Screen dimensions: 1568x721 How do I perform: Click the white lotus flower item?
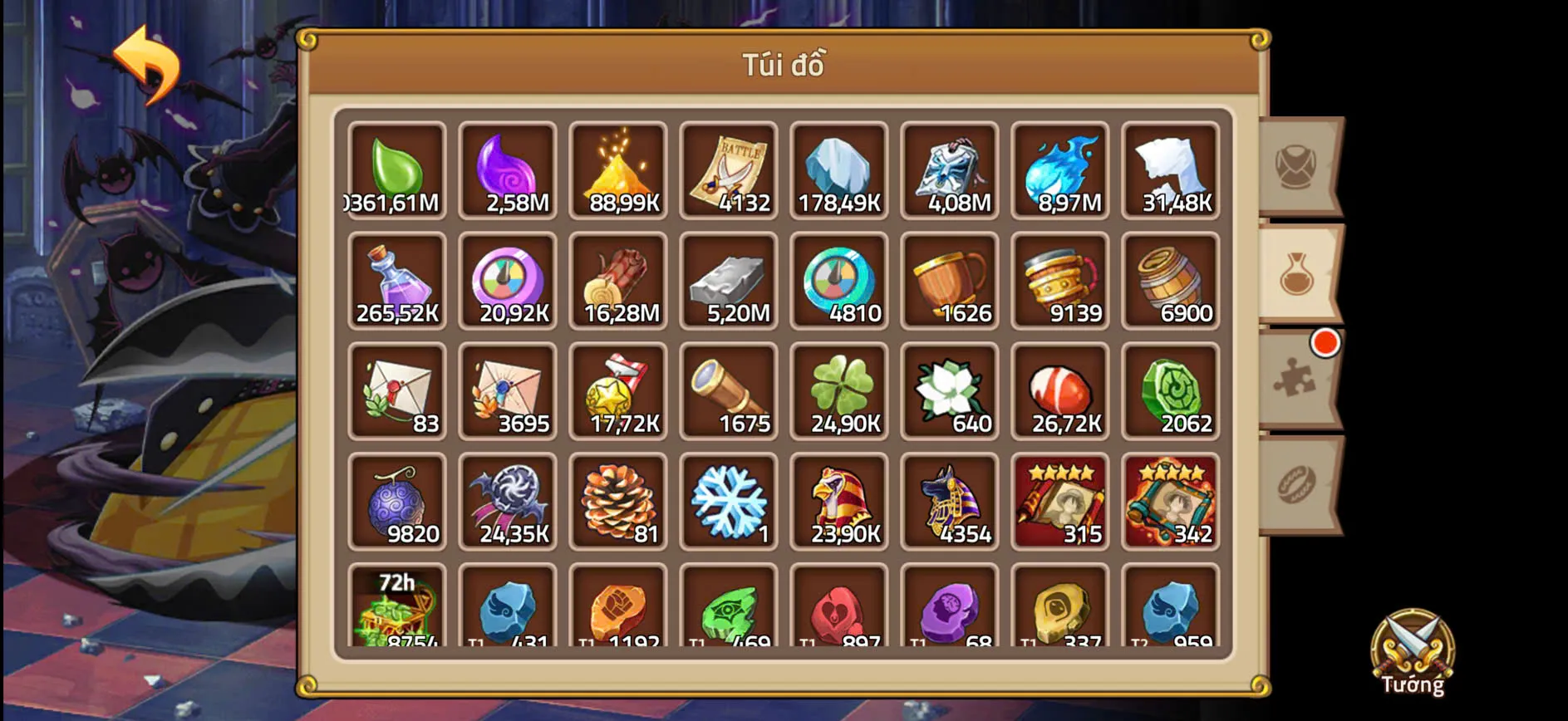point(950,390)
